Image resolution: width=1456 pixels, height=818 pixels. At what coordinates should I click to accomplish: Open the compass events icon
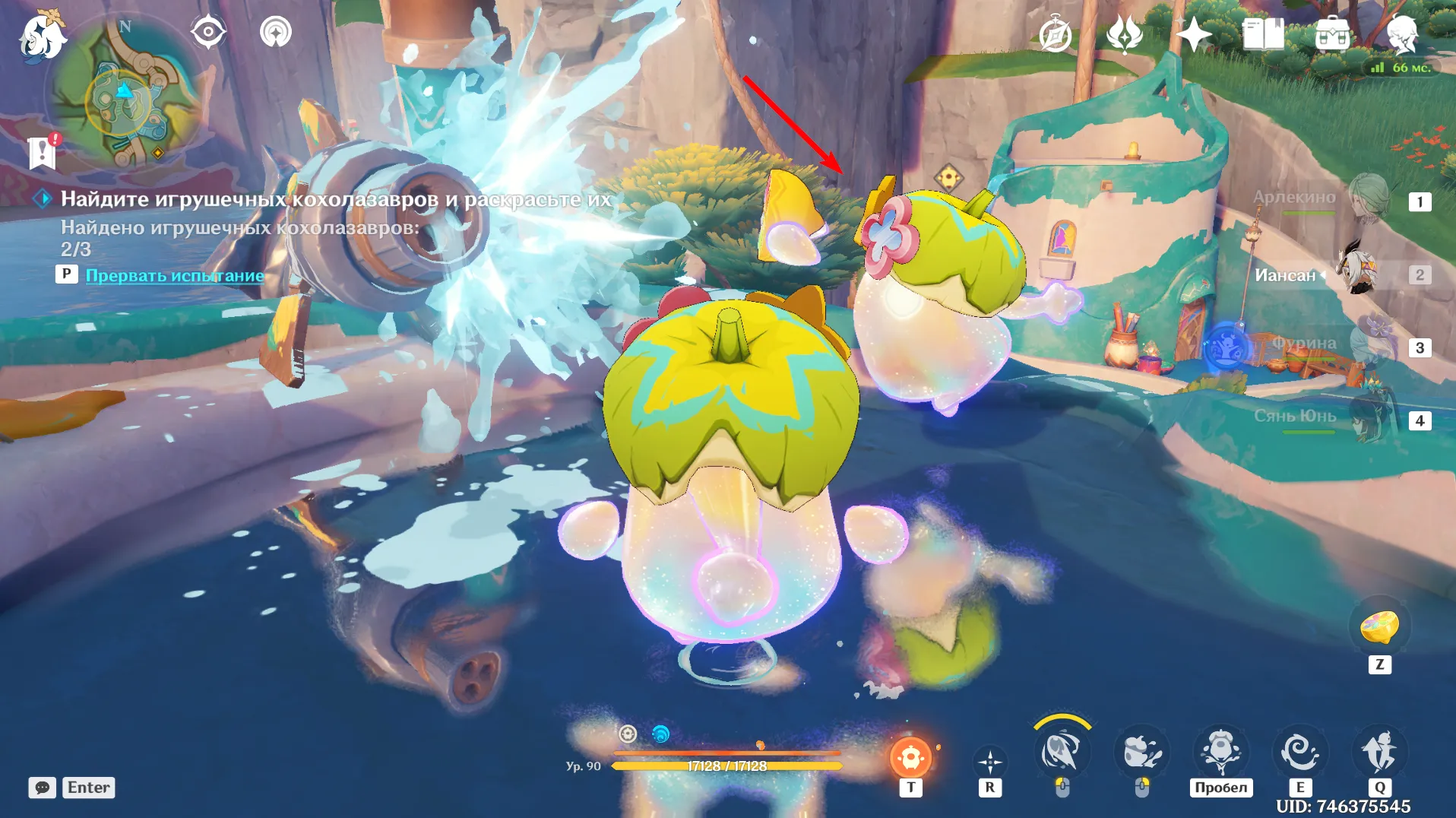(x=1055, y=35)
